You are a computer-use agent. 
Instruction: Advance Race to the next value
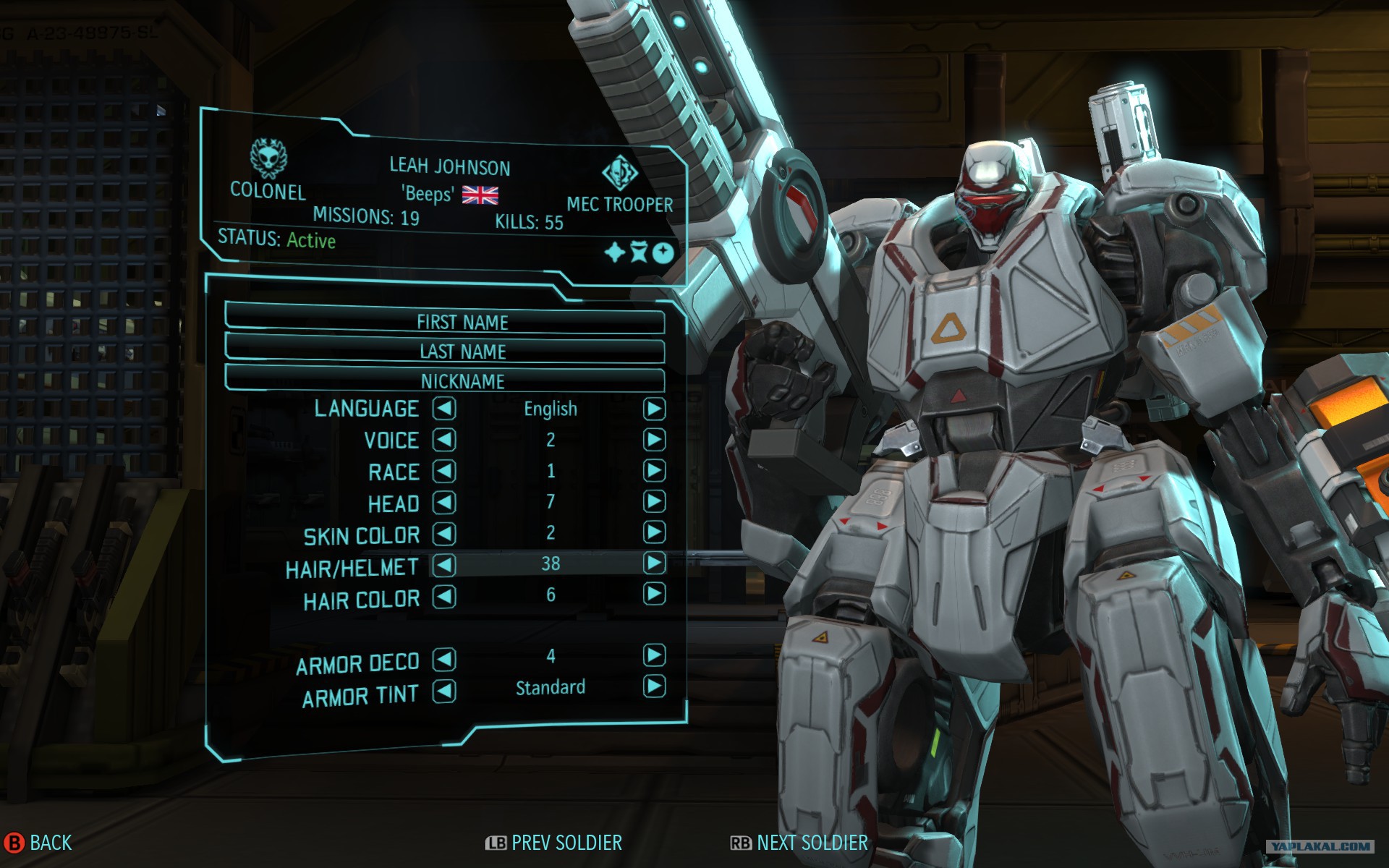point(654,471)
